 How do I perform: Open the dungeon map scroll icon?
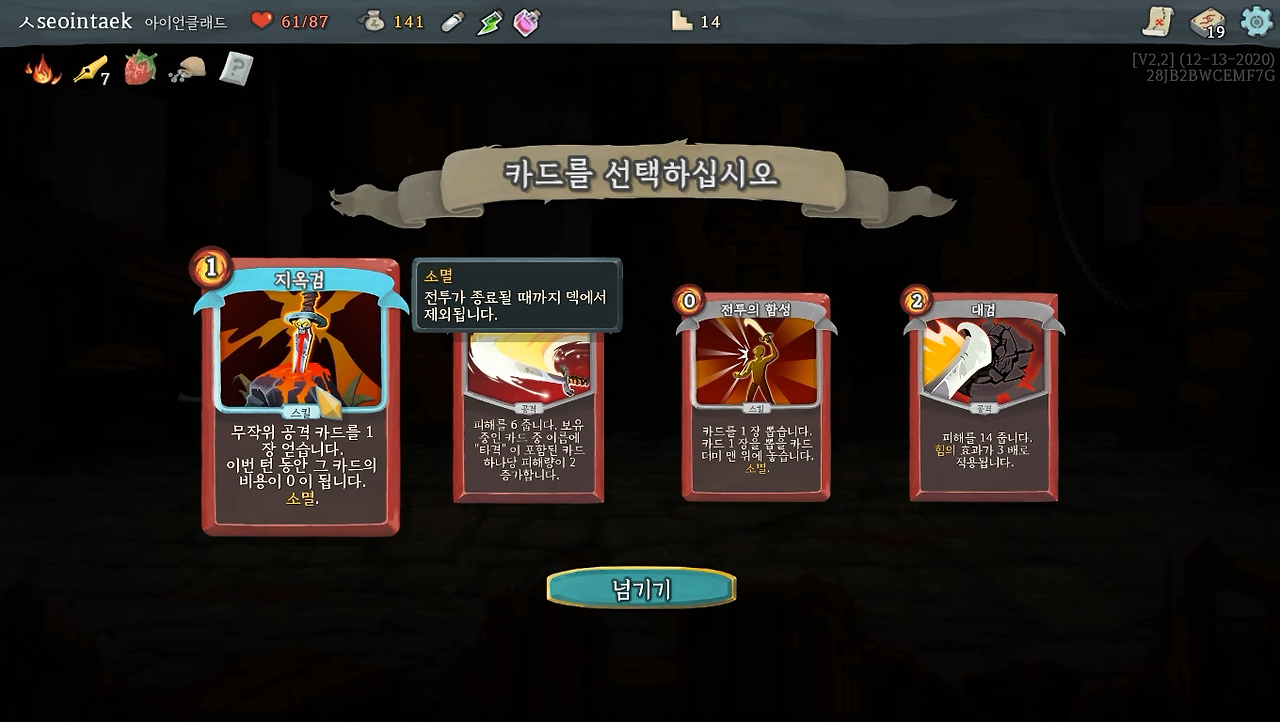pos(1160,20)
